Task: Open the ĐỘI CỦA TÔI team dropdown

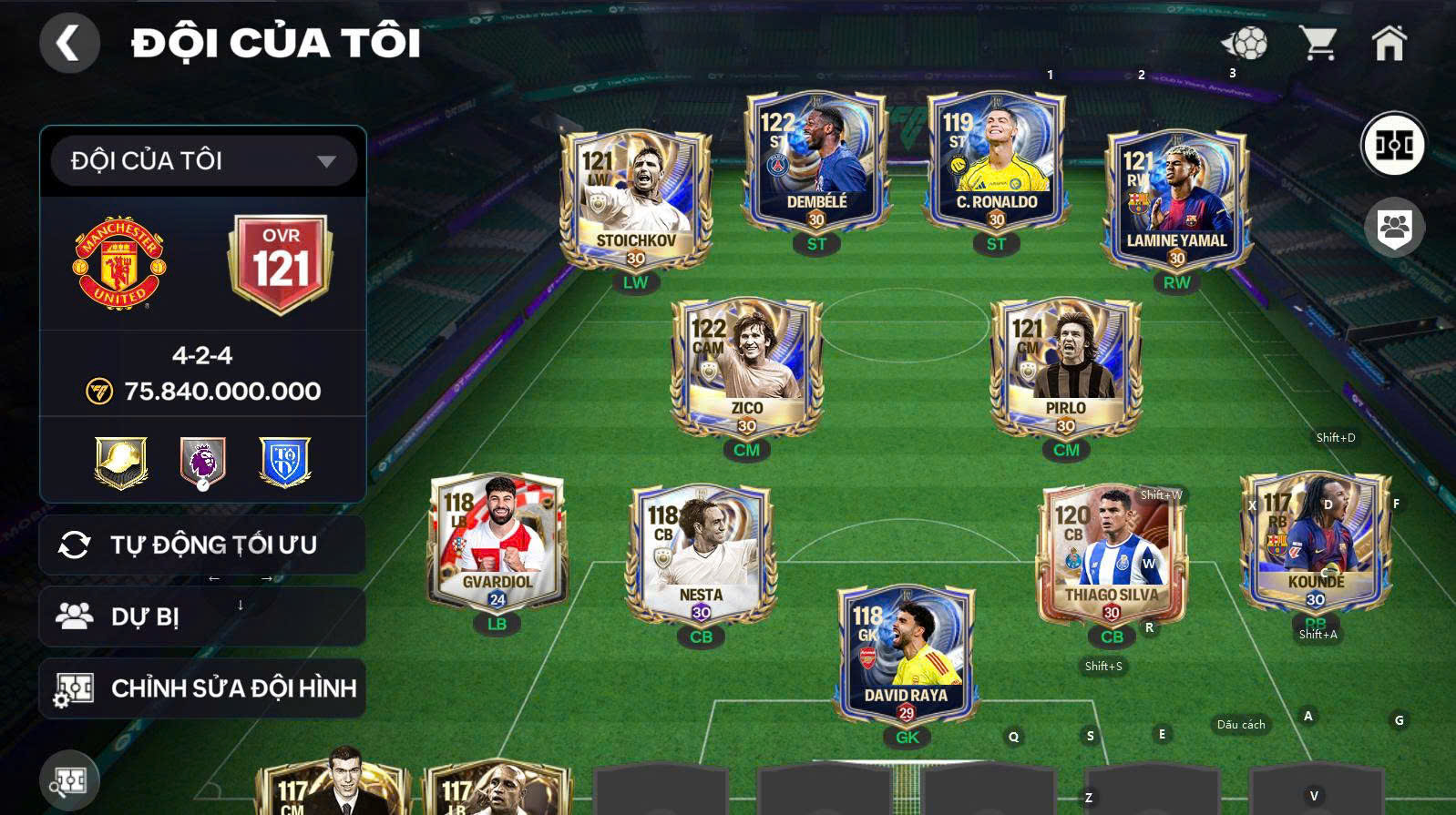Action: pyautogui.click(x=202, y=159)
